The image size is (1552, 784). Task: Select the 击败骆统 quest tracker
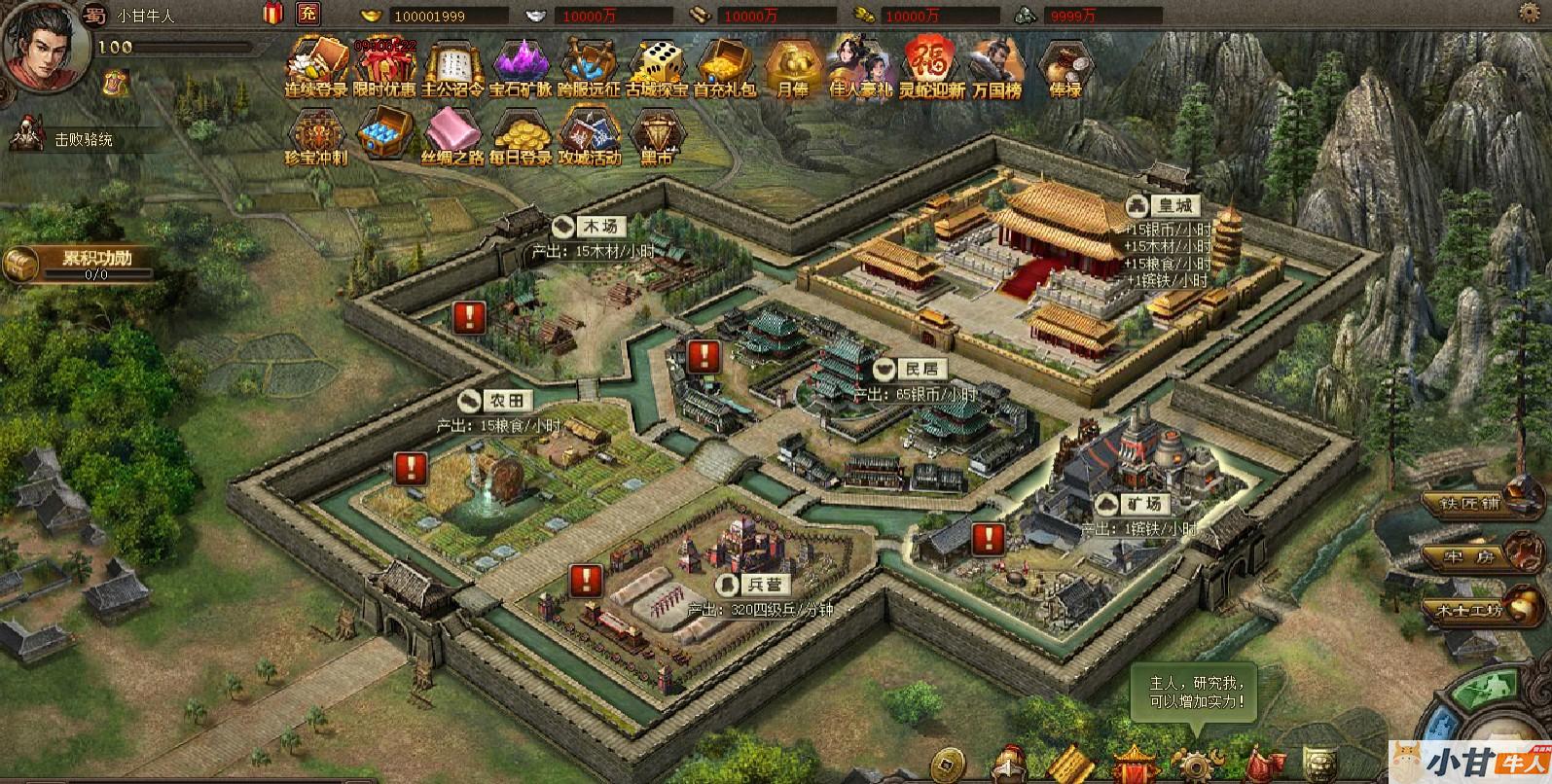68,139
